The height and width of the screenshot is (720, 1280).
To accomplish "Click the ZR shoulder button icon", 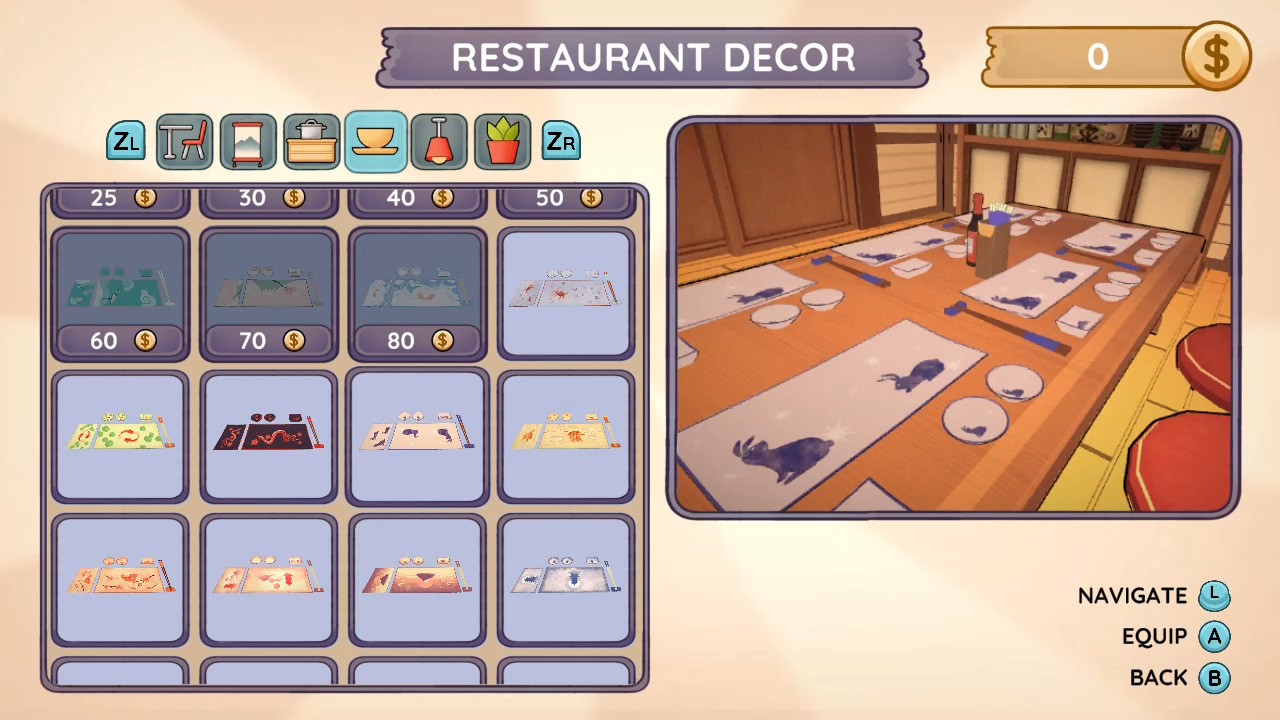I will [561, 141].
